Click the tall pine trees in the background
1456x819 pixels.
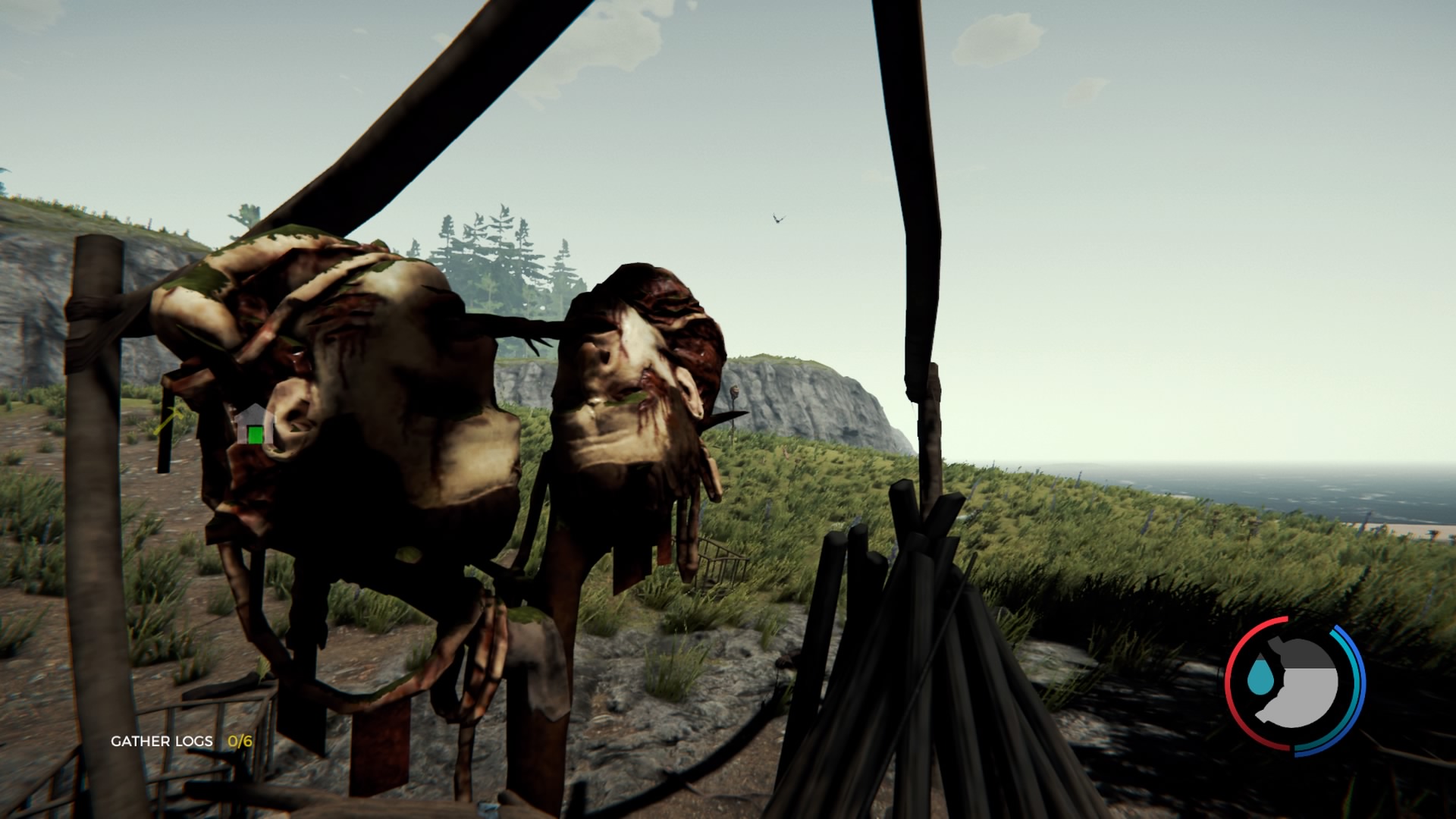pyautogui.click(x=500, y=243)
